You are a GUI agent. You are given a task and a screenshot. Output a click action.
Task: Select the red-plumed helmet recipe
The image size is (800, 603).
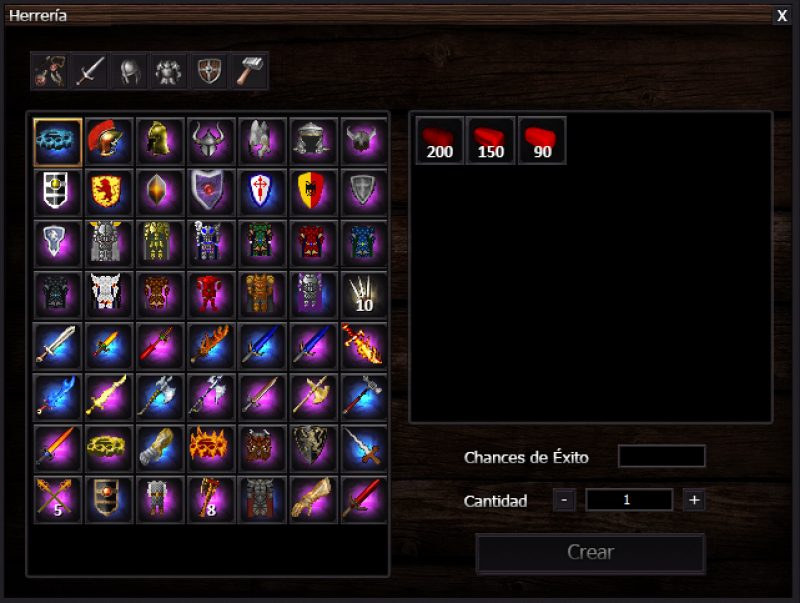[x=109, y=141]
